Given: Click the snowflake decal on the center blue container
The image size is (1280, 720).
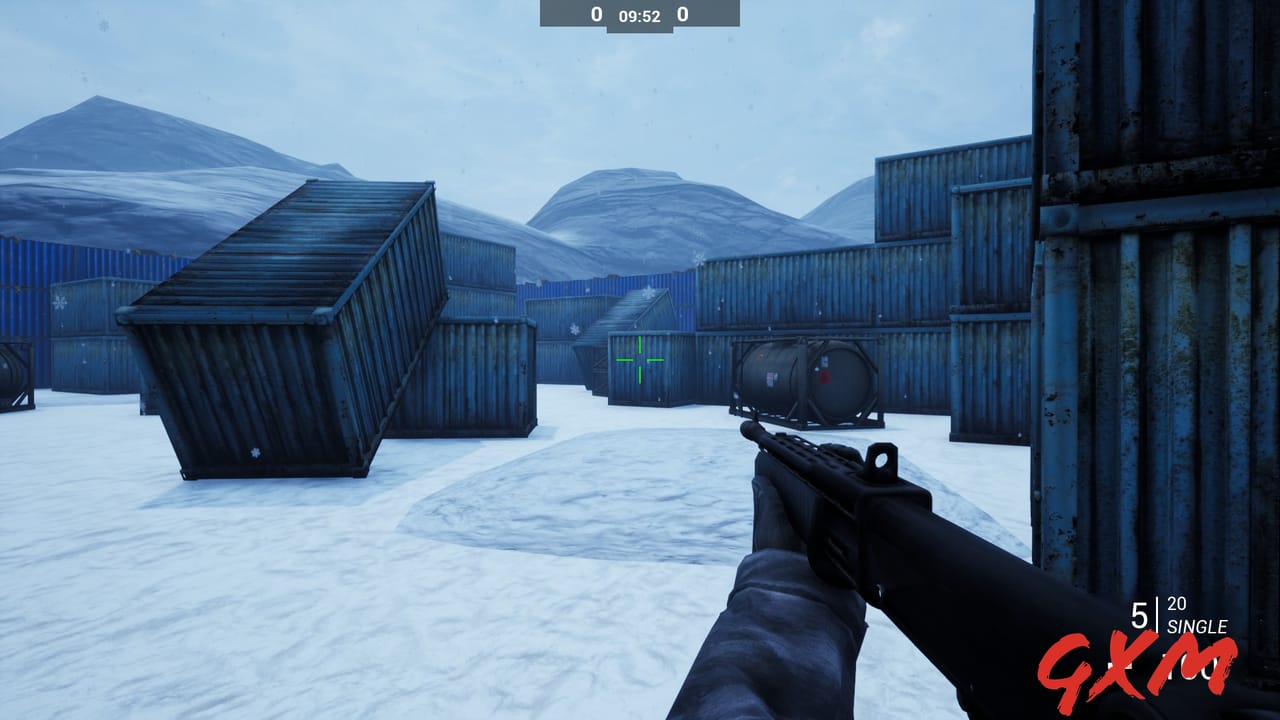Looking at the screenshot, I should 573,329.
